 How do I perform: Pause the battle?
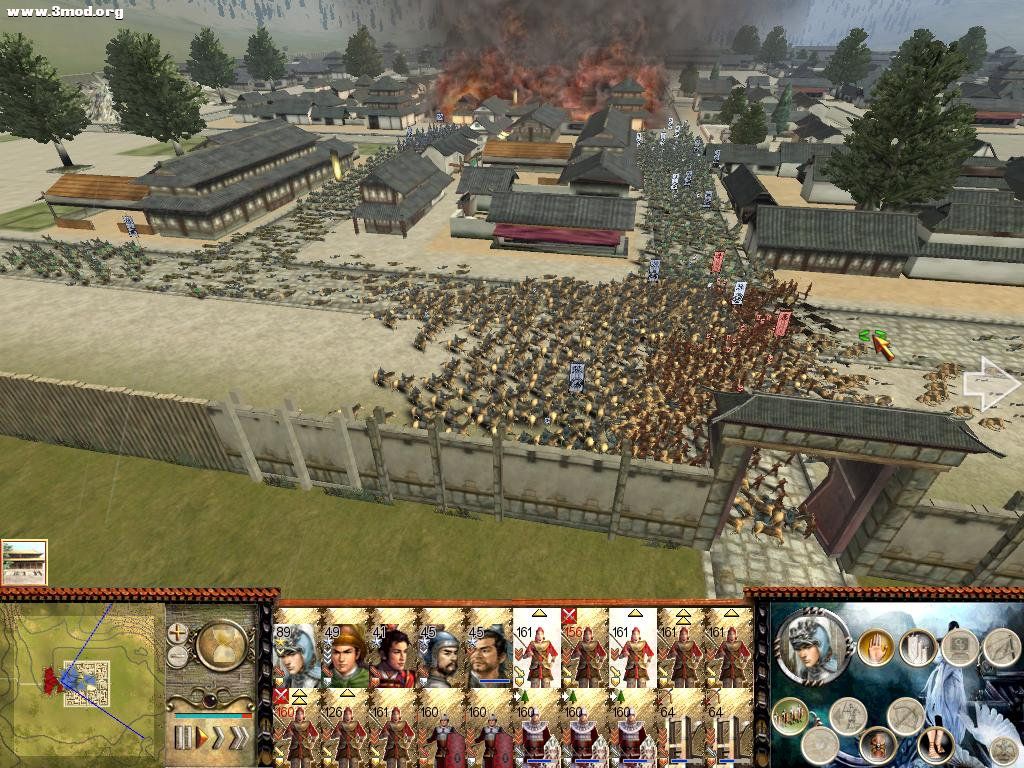[183, 738]
